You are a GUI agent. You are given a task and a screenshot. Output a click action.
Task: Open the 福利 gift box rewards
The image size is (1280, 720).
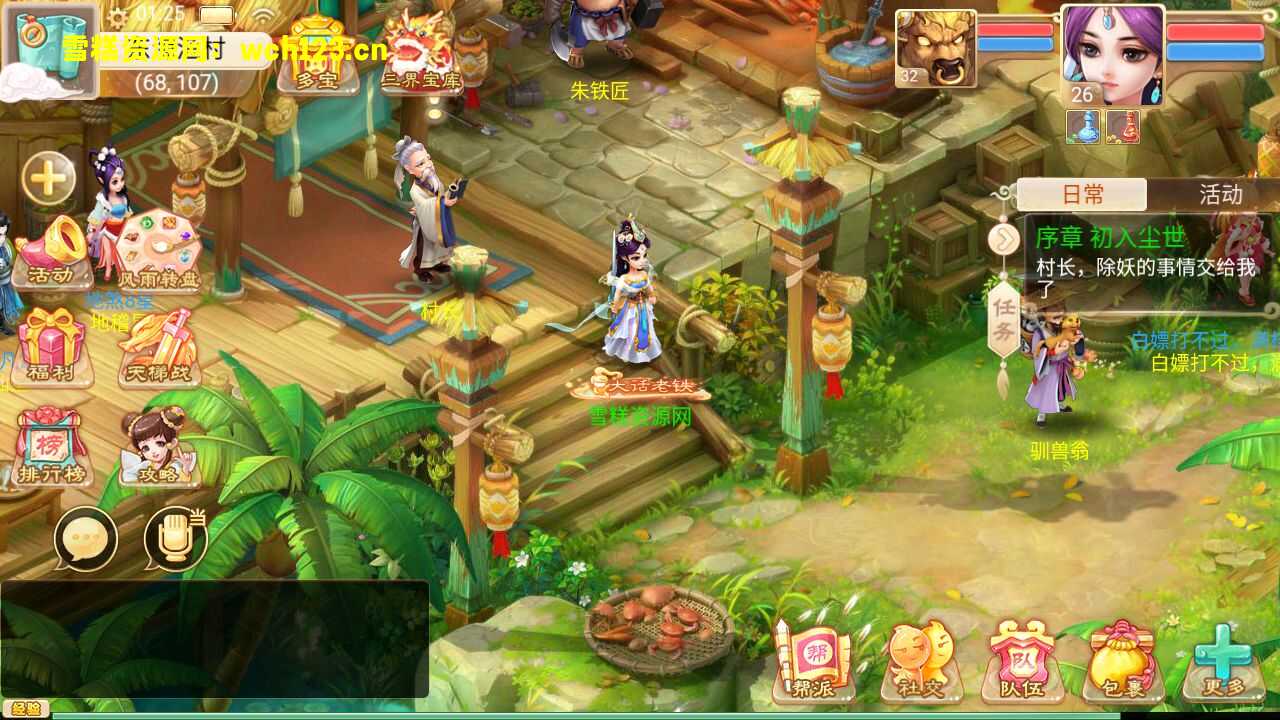coord(52,347)
